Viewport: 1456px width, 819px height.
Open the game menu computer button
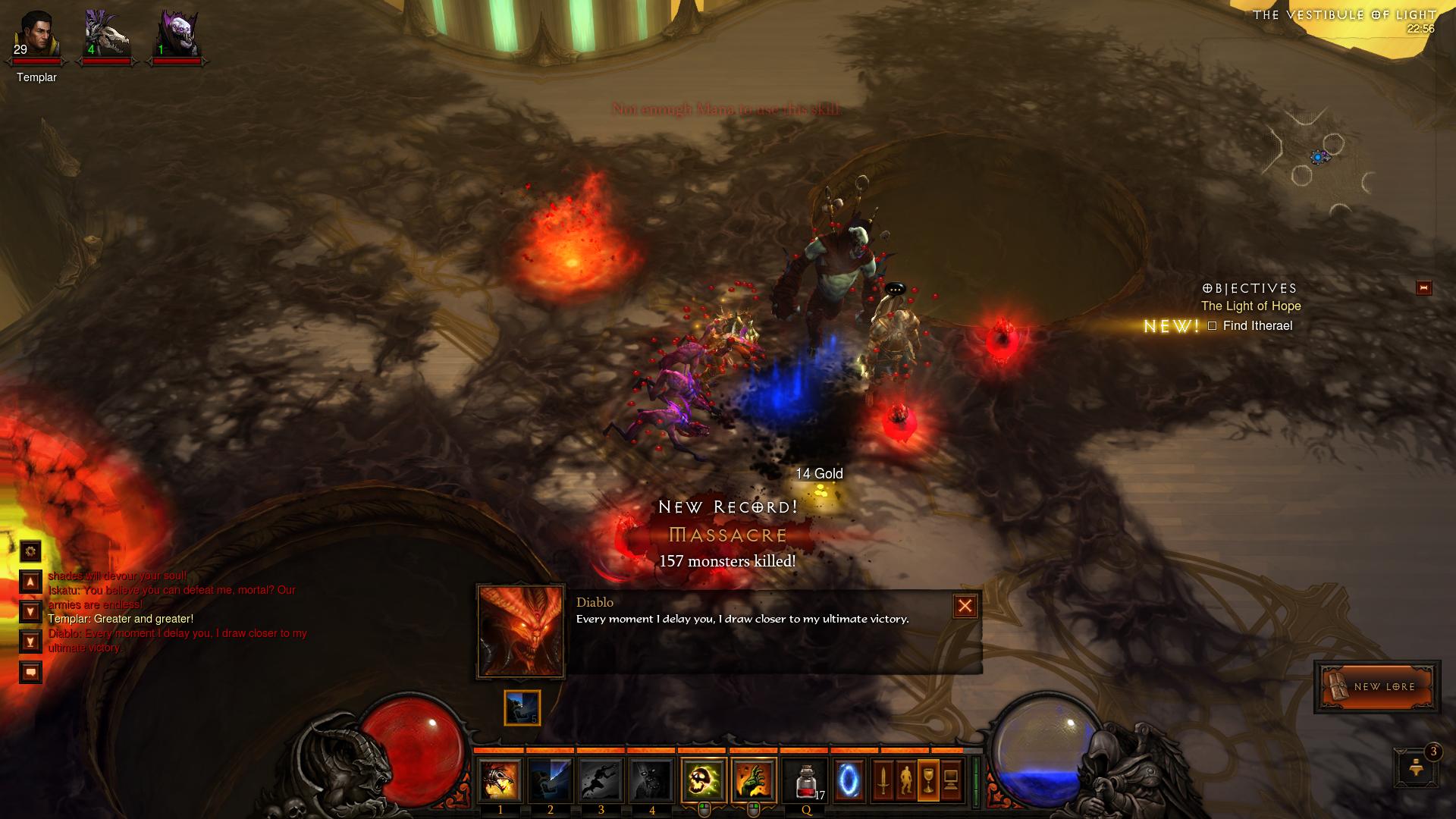pos(951,780)
